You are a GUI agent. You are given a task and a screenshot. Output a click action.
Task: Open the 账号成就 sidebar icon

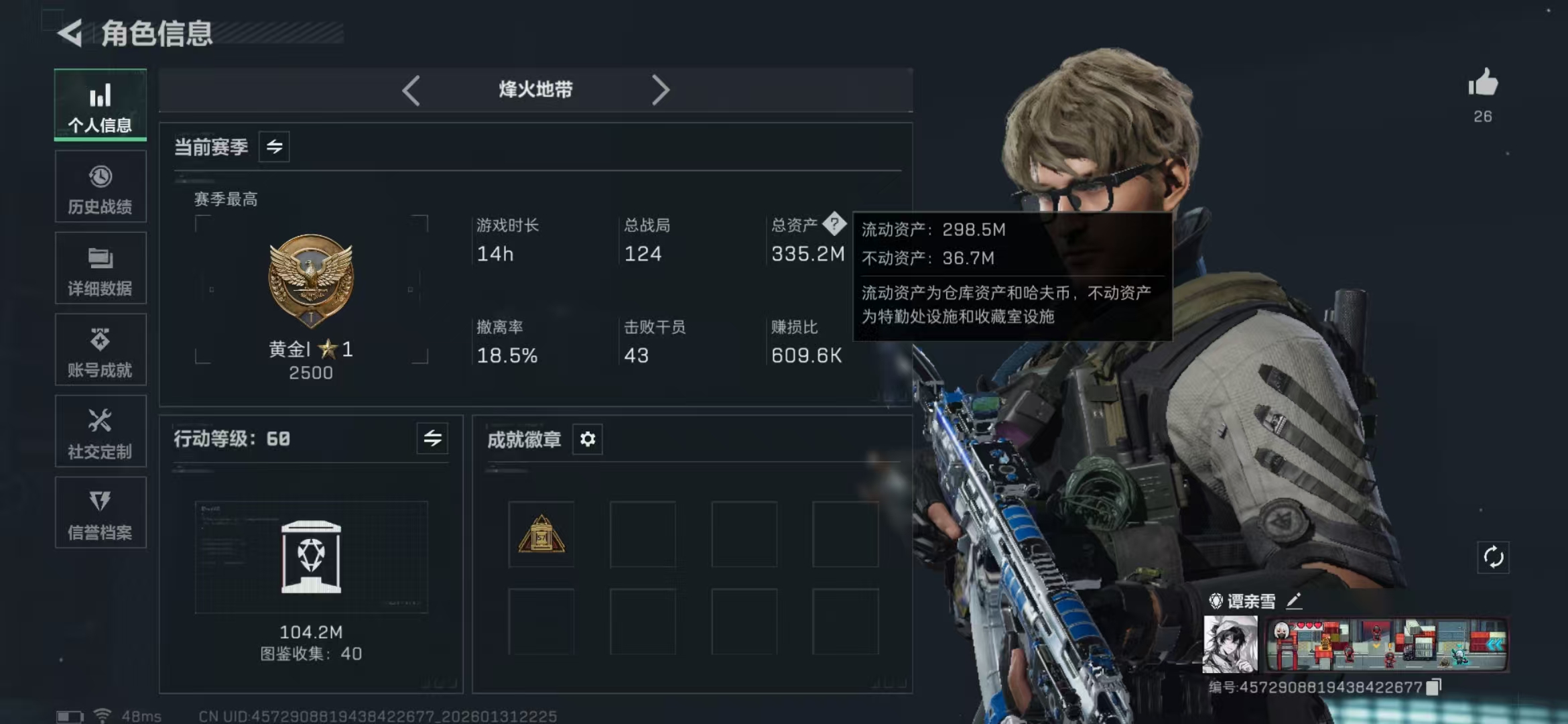tap(99, 349)
